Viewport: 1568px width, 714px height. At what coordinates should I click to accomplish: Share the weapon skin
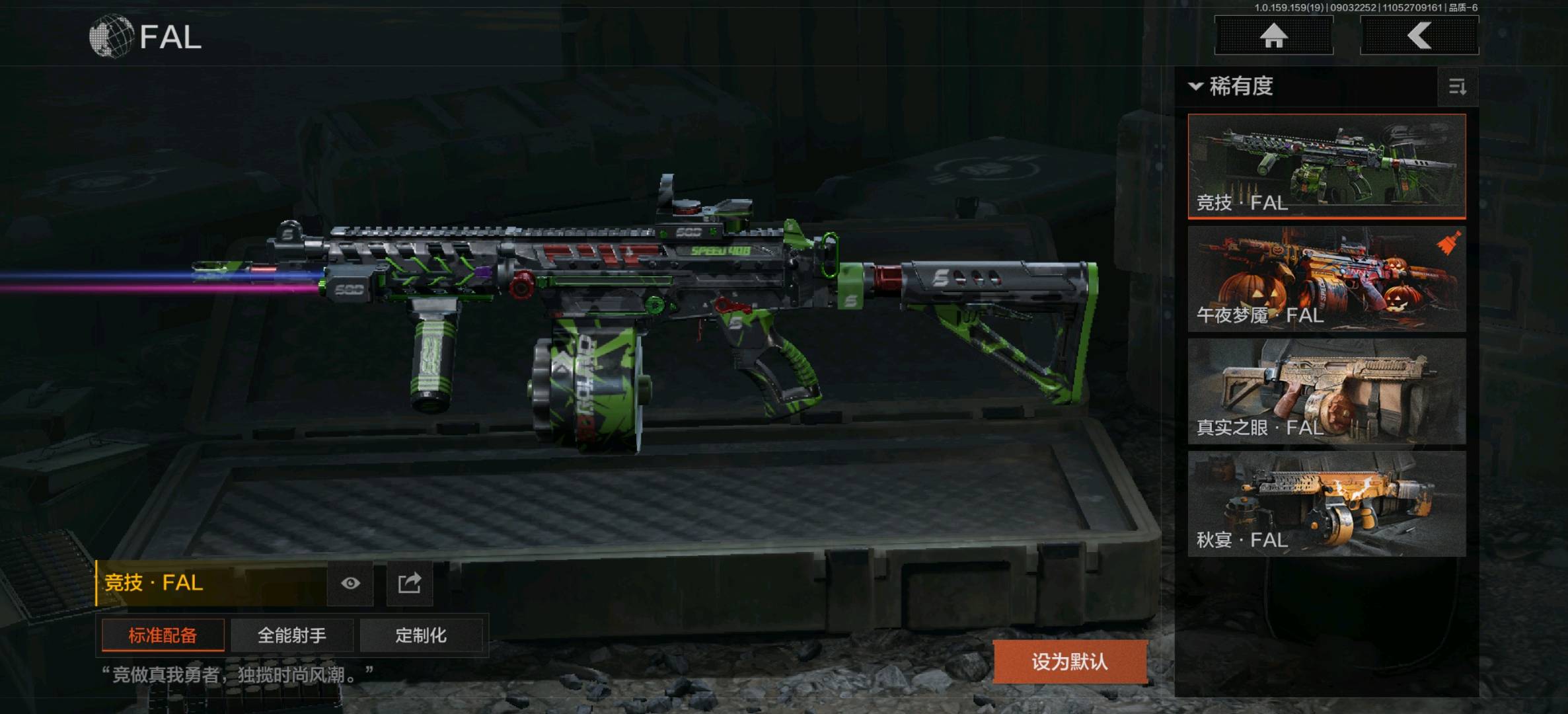tap(410, 583)
